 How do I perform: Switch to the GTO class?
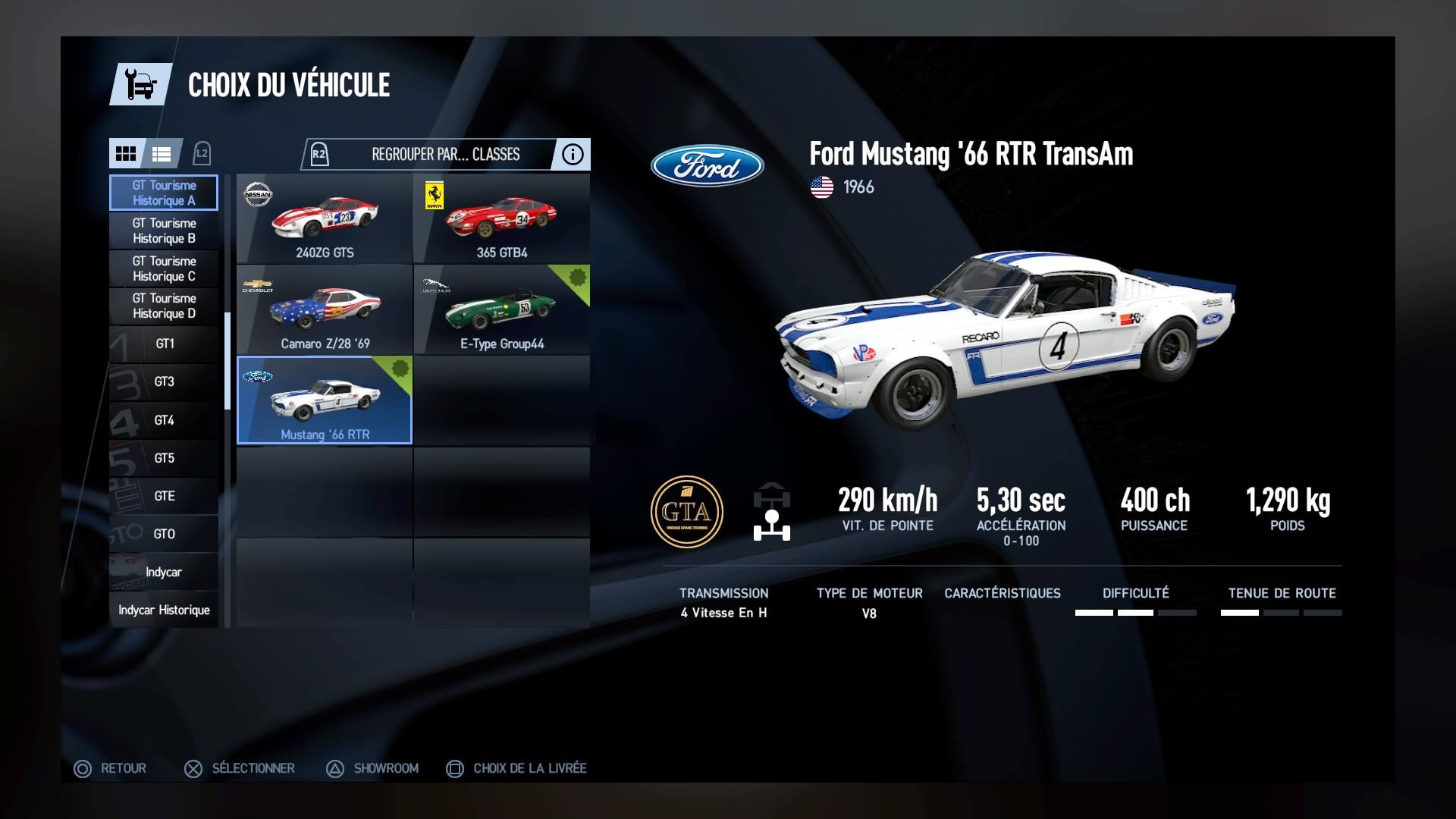[x=164, y=534]
